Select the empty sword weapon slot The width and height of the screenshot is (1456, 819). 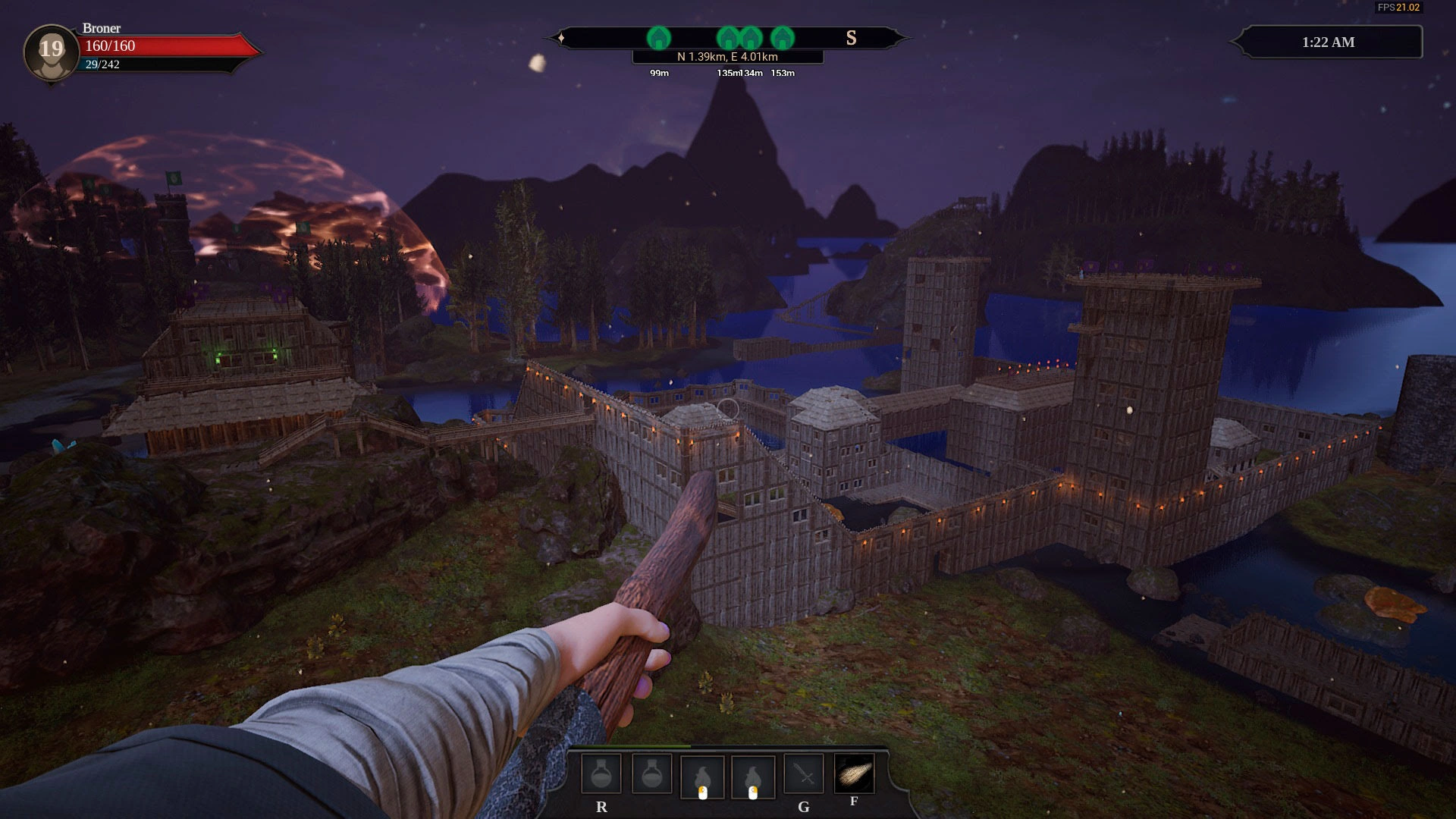click(x=804, y=775)
